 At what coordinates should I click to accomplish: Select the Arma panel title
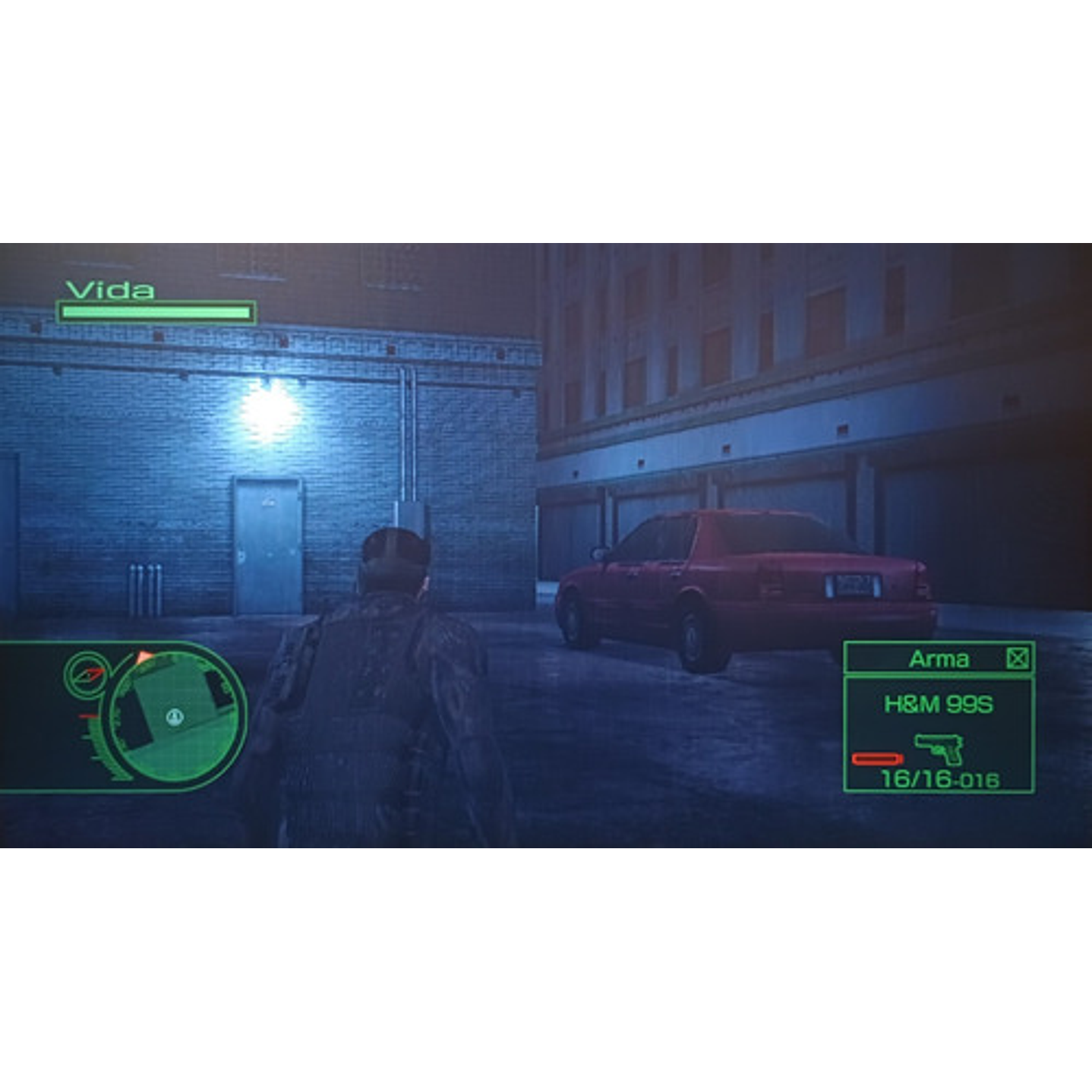coord(940,658)
